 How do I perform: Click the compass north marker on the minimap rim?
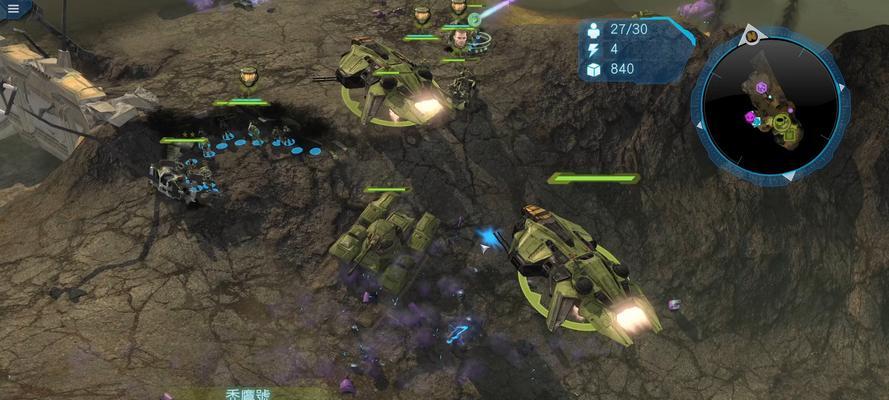(x=749, y=37)
